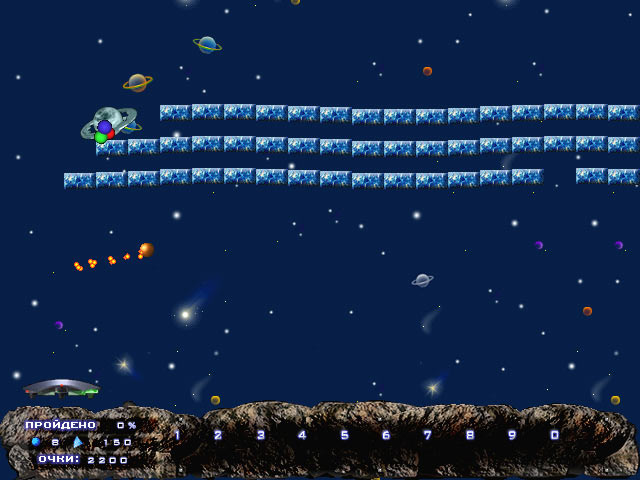
Task: Activate slot number 3 in the bottom bar
Action: pyautogui.click(x=260, y=435)
